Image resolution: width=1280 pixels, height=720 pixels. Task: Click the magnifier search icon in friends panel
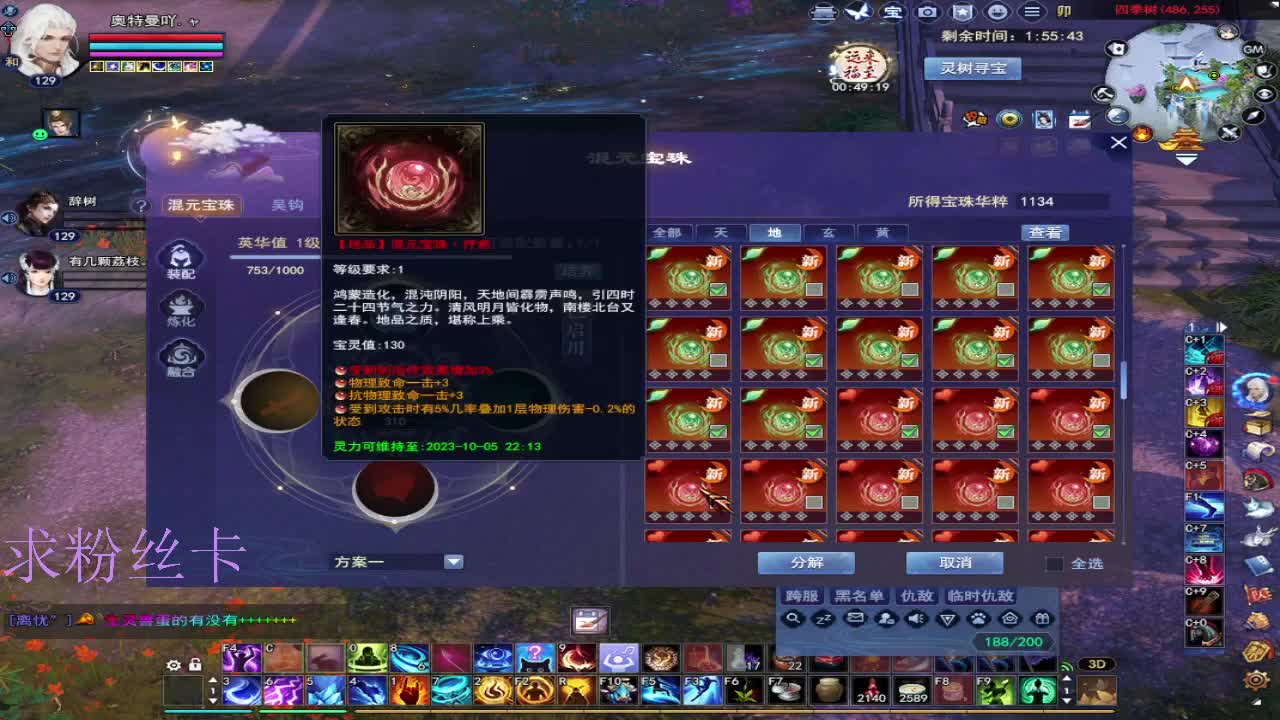793,620
